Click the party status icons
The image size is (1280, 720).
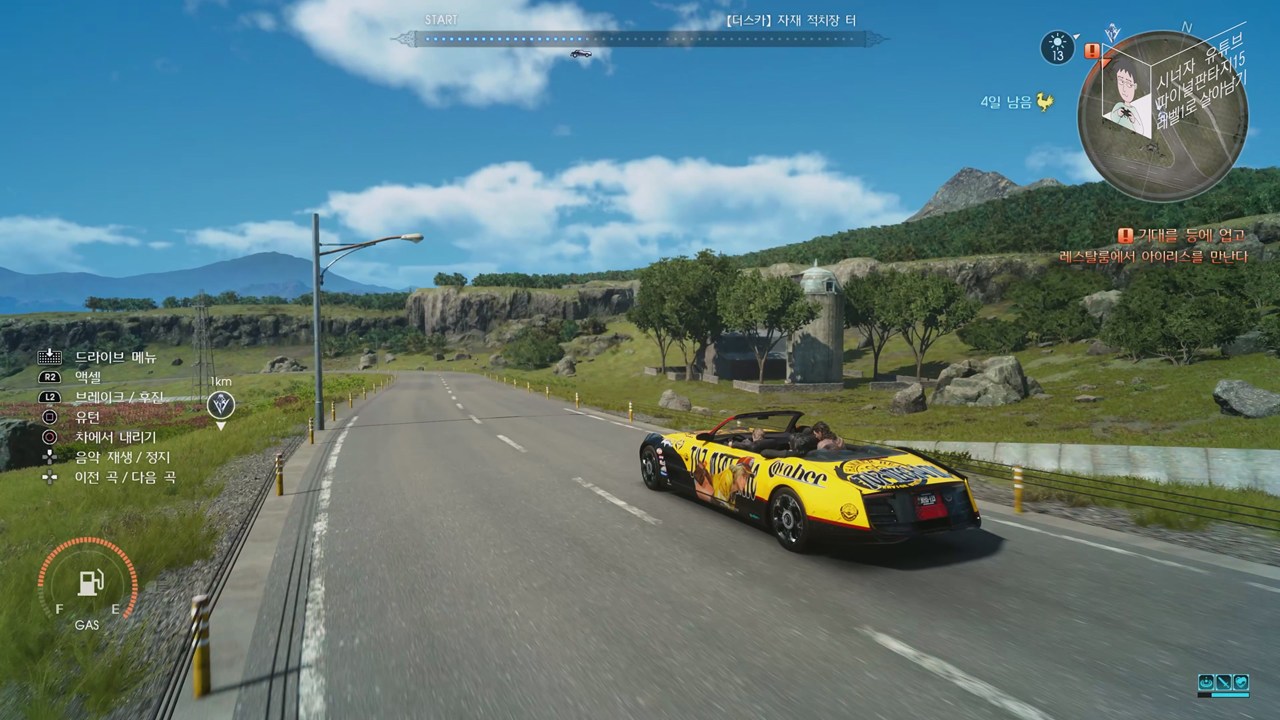click(x=1223, y=684)
